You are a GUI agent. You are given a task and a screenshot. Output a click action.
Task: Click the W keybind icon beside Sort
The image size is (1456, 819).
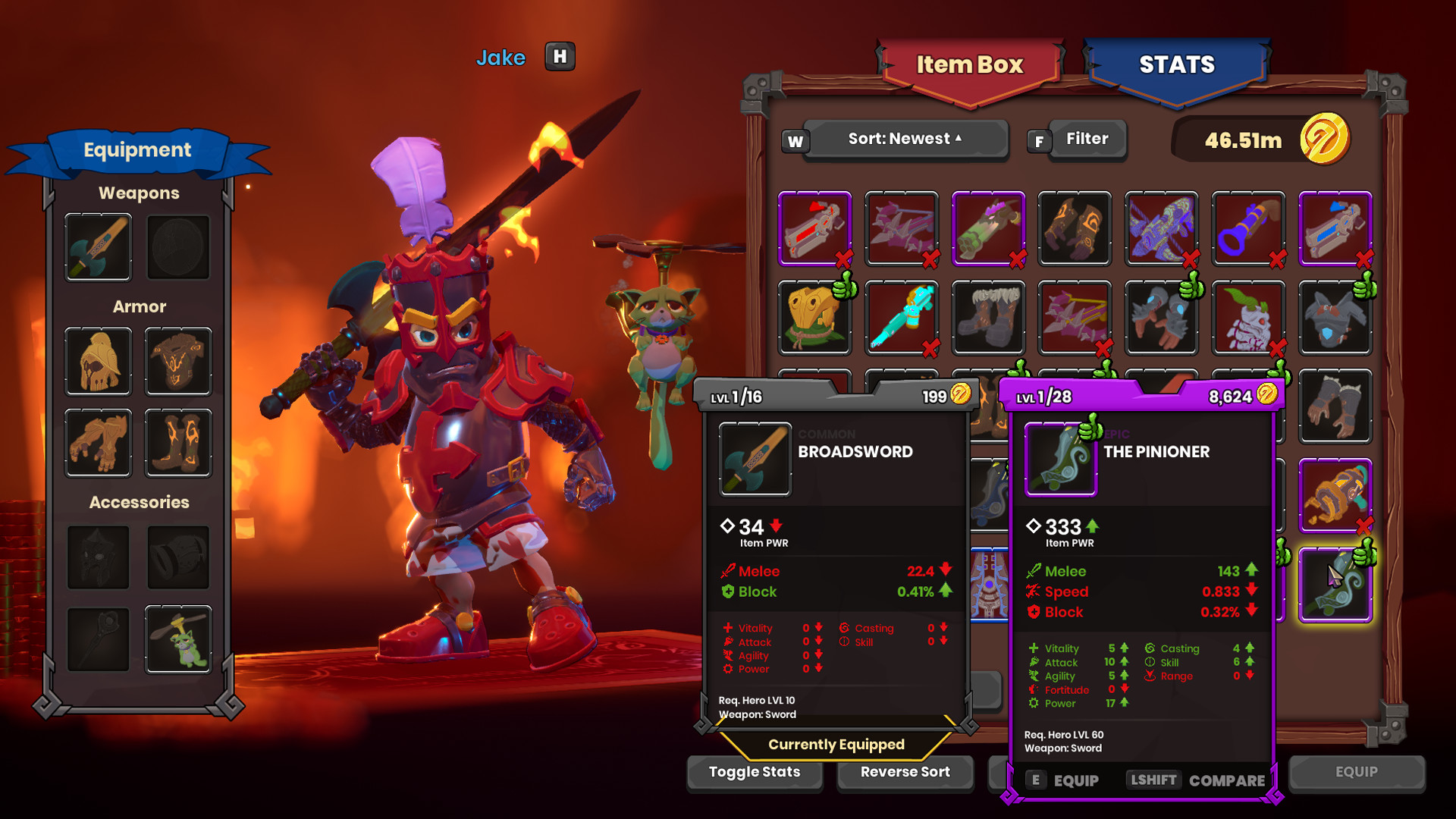point(795,140)
